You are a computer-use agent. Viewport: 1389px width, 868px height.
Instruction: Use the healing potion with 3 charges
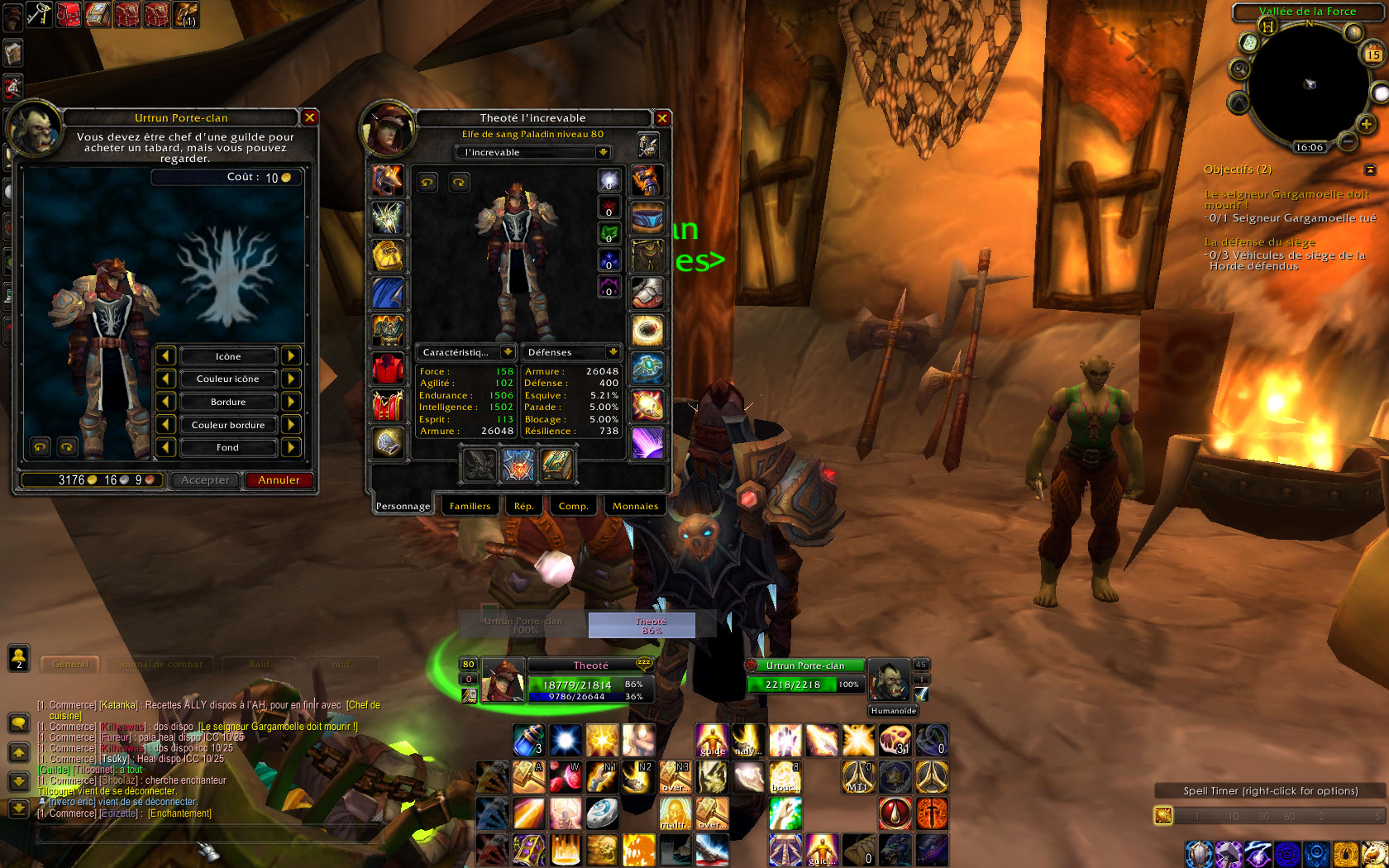tap(528, 740)
